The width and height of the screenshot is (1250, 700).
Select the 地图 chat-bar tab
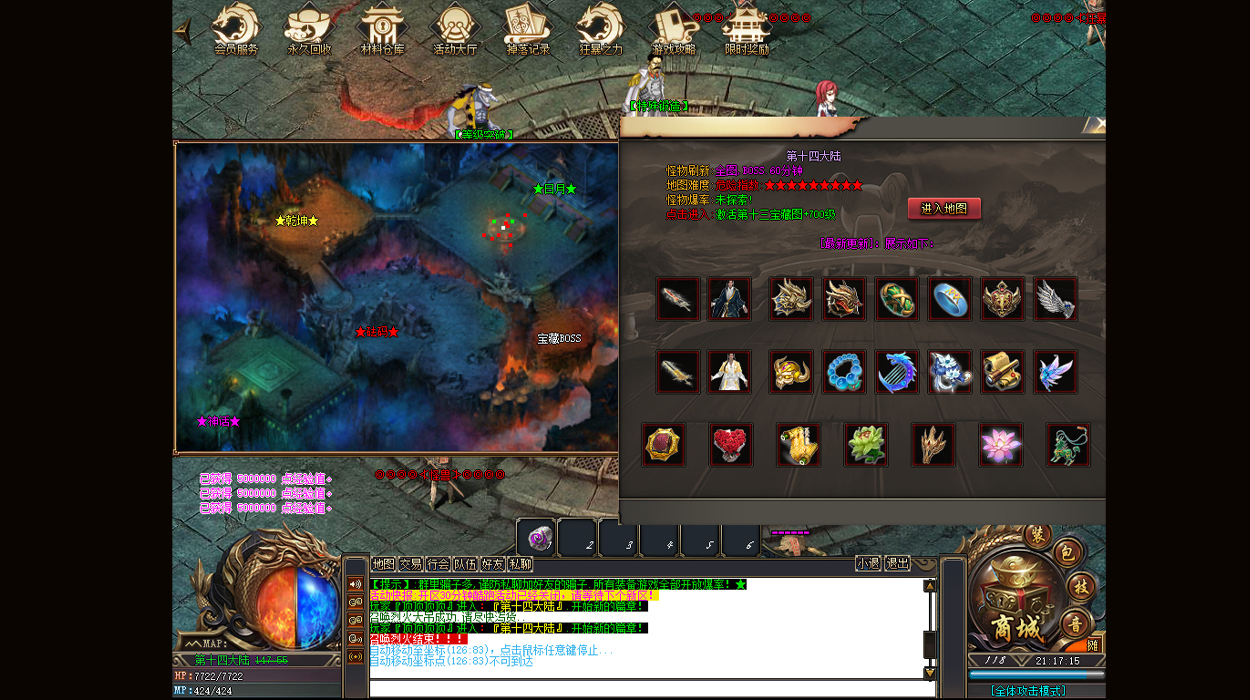[x=383, y=564]
